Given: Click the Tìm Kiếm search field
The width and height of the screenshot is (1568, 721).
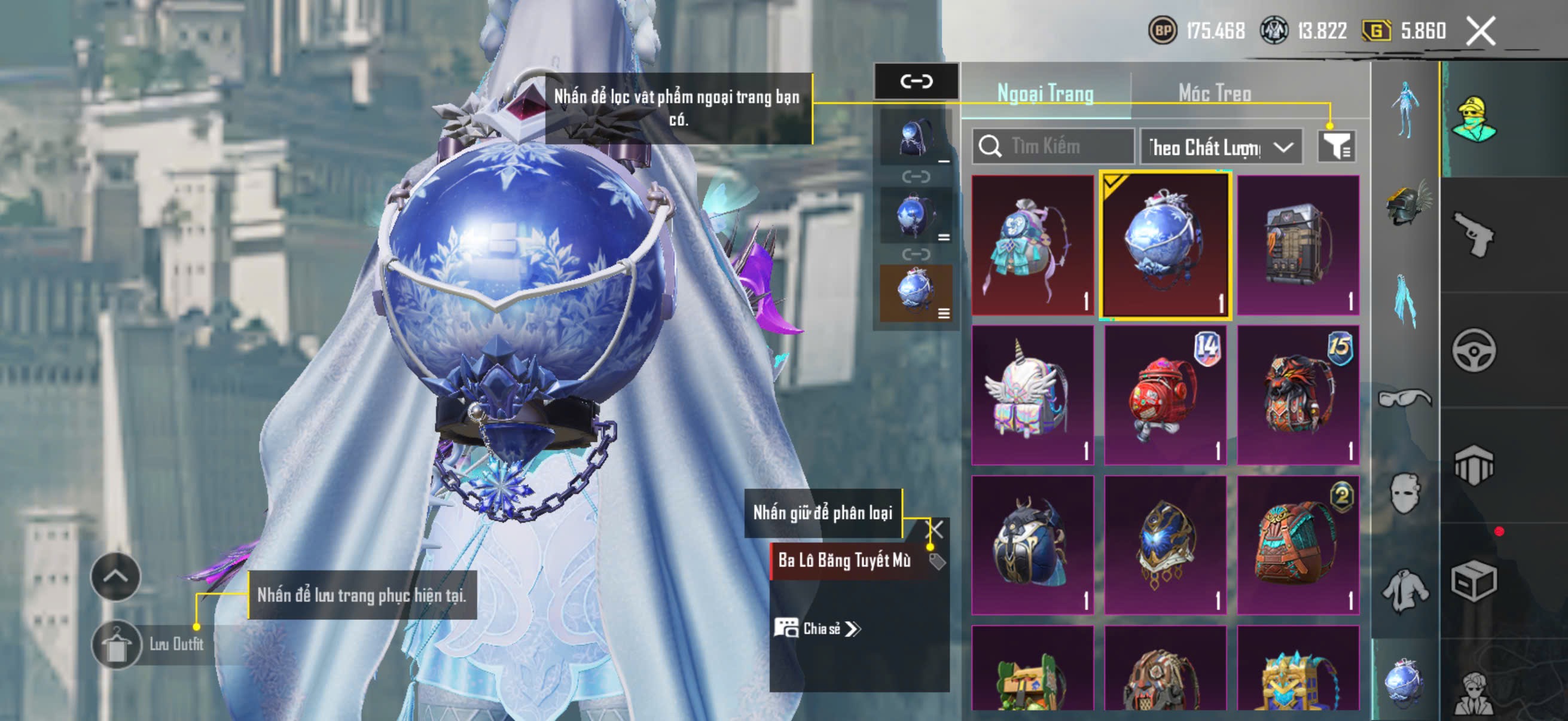Looking at the screenshot, I should (x=1053, y=146).
